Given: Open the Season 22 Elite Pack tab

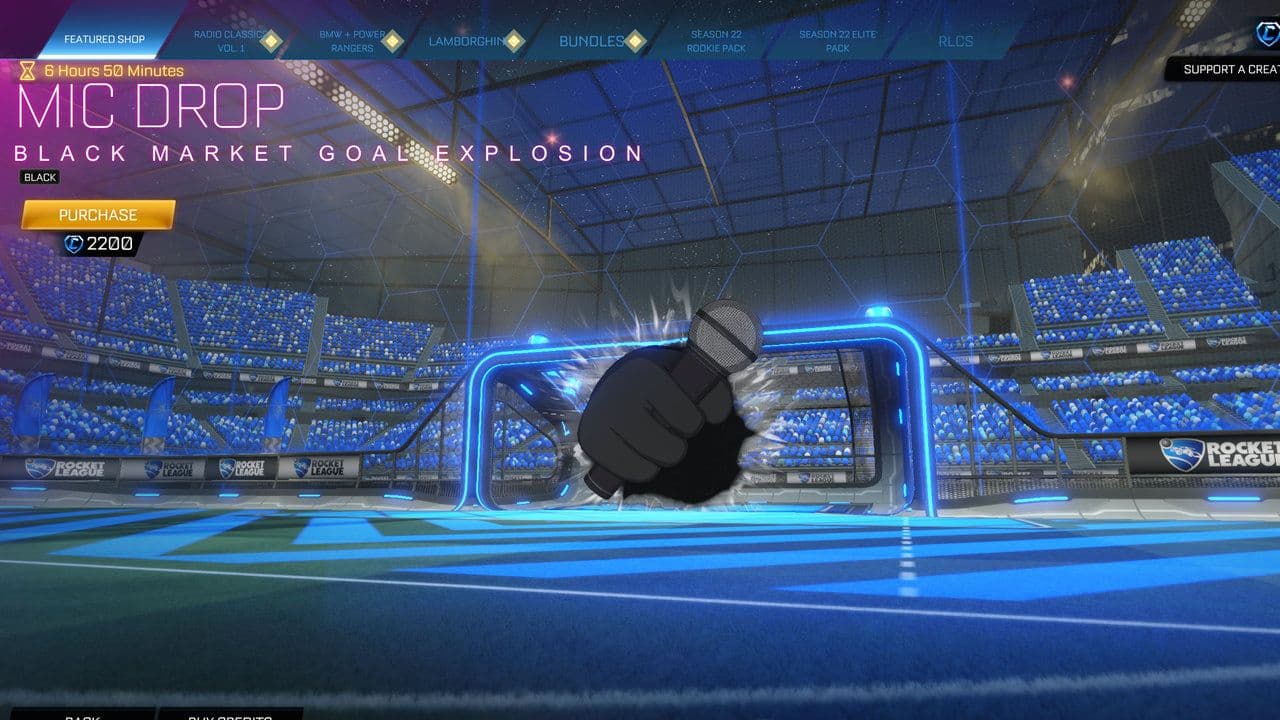Looking at the screenshot, I should [838, 42].
